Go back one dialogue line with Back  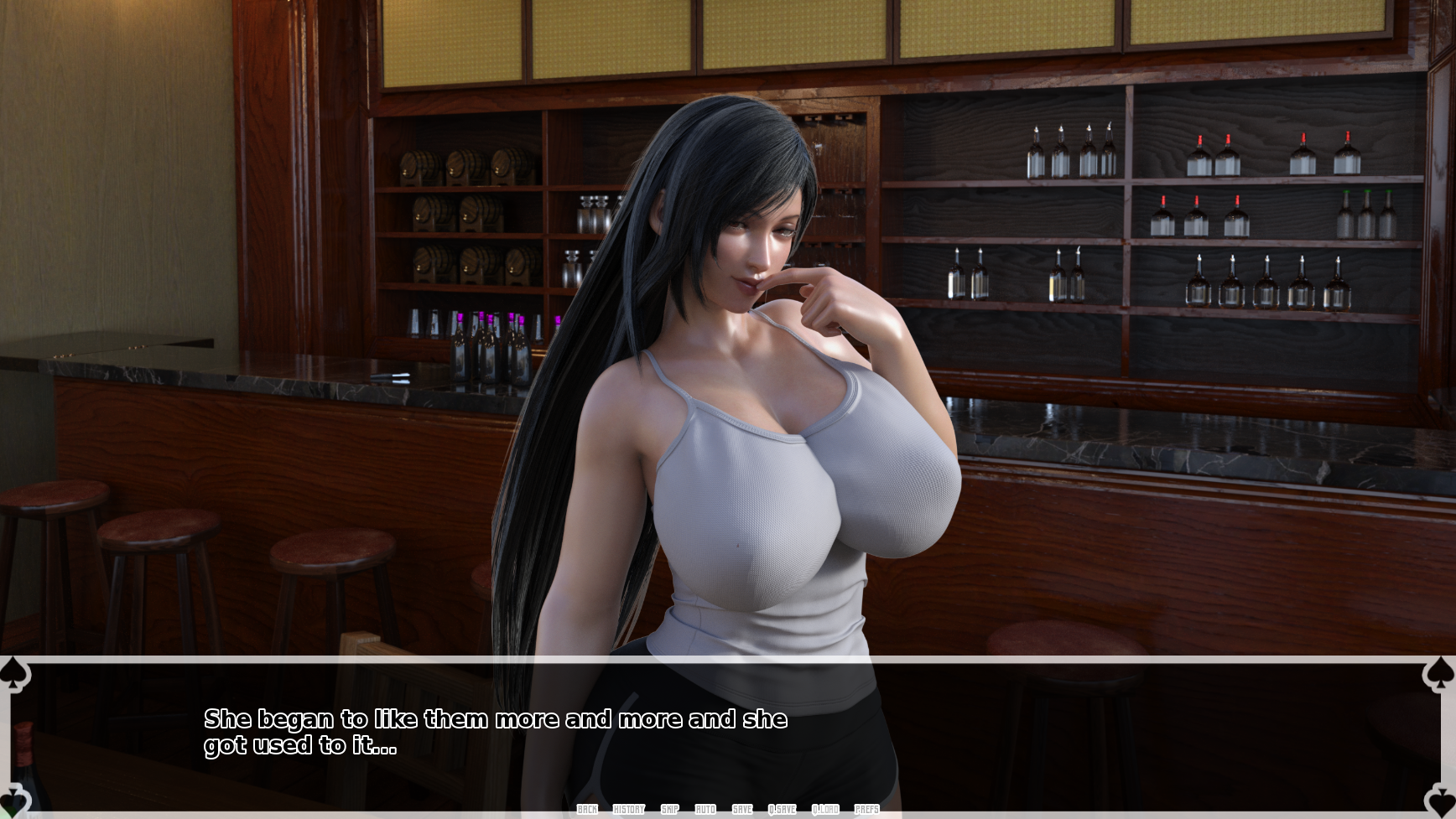click(x=587, y=809)
